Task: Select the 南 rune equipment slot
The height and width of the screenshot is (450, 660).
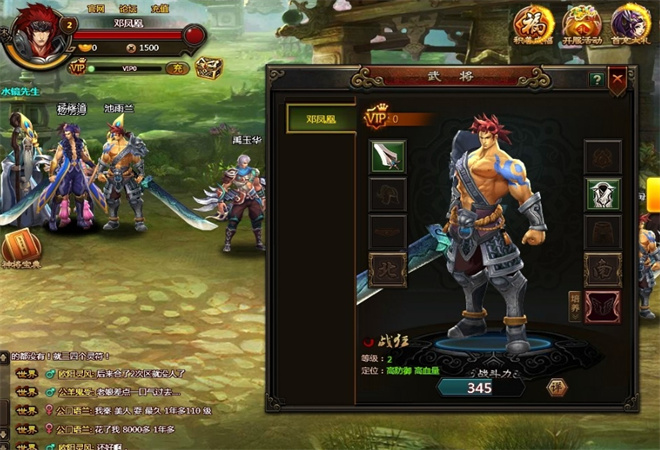Action: [x=603, y=267]
